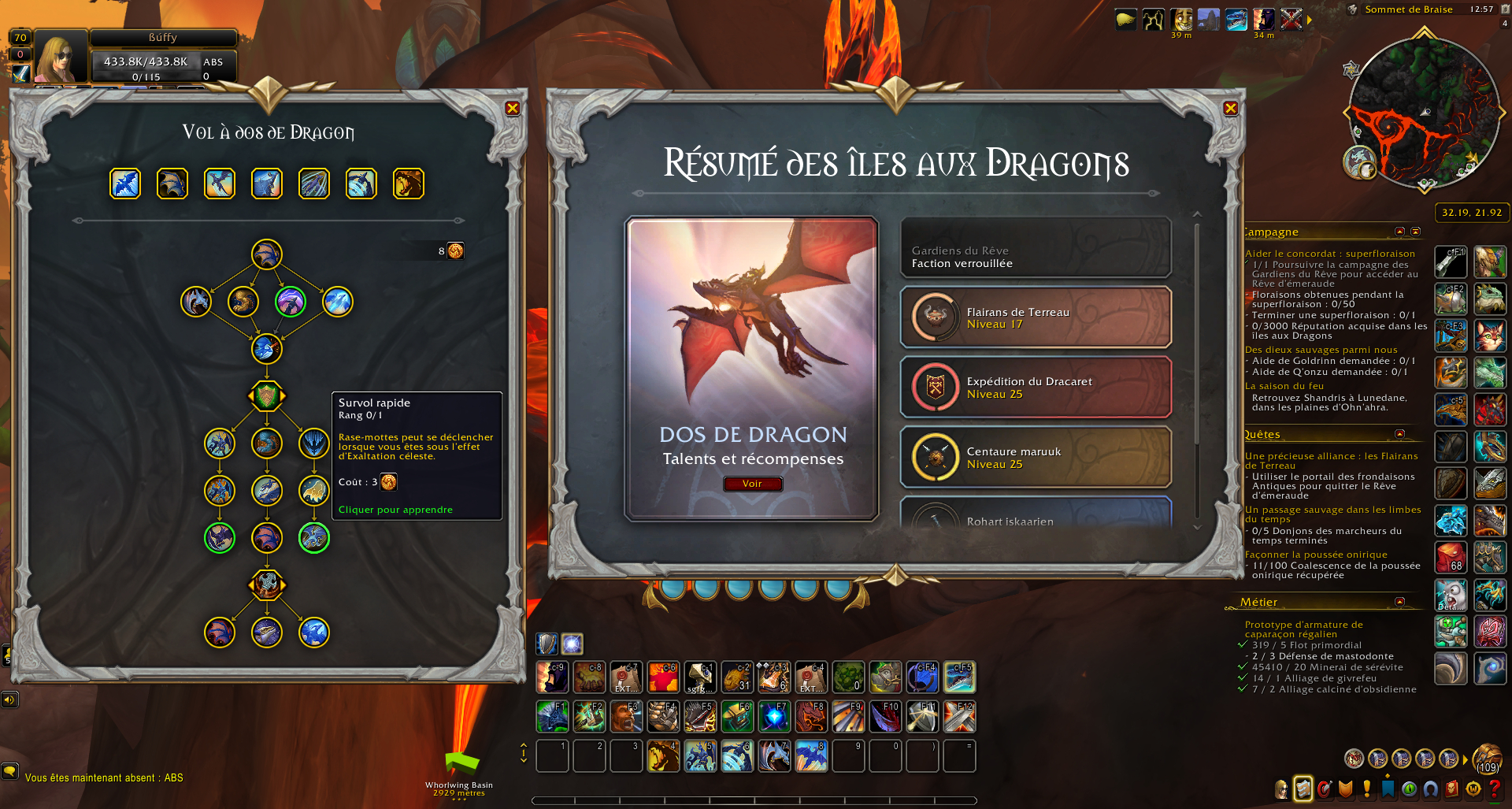Screen dimensions: 1512x809
Task: Click the red Voir button
Action: [752, 484]
